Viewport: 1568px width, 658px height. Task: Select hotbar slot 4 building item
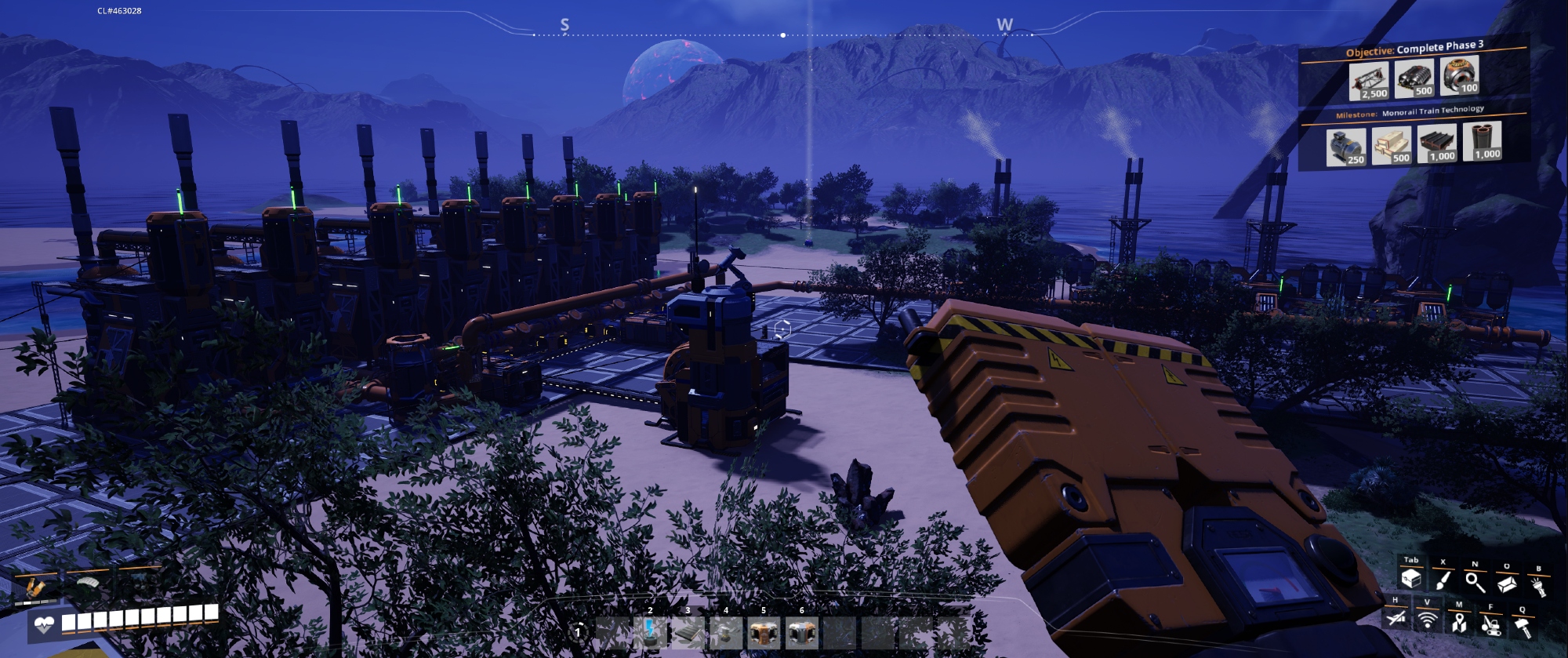click(x=725, y=631)
